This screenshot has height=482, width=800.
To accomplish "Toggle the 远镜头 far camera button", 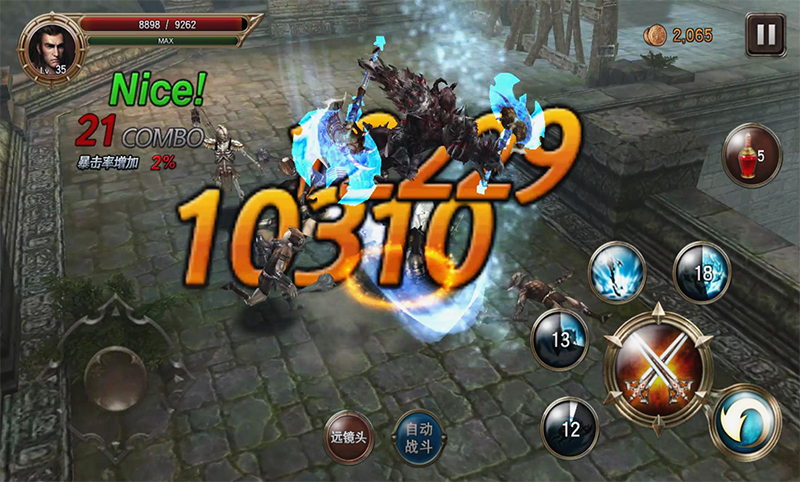I will click(x=350, y=438).
